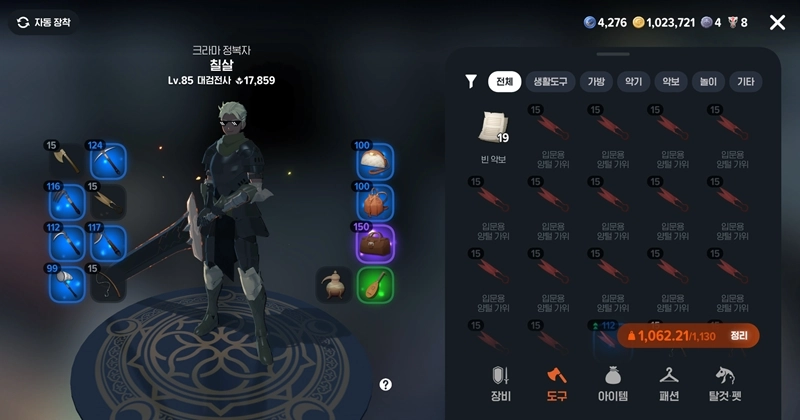Switch to the 생활도구 category tab
Screen dimensions: 800x420
click(x=551, y=82)
